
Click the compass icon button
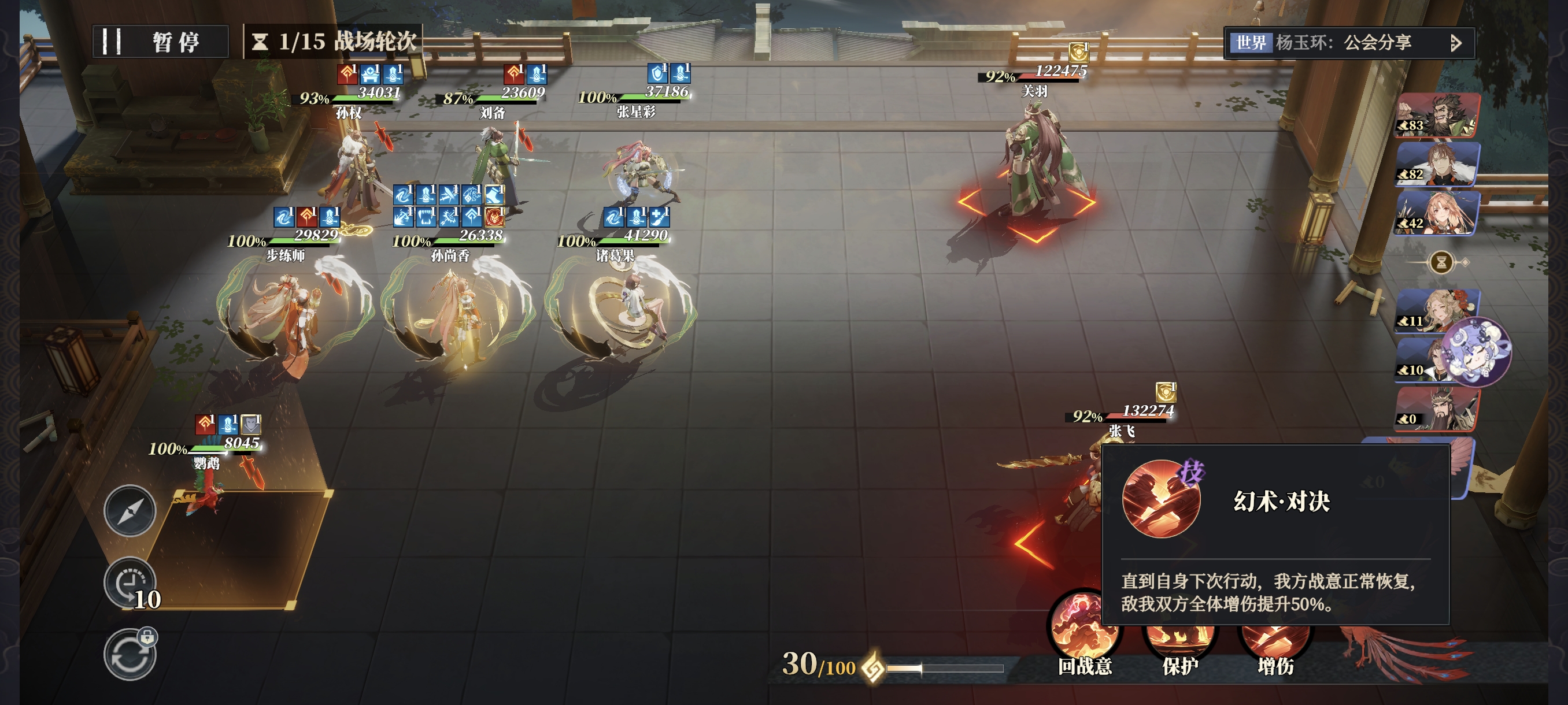[130, 511]
